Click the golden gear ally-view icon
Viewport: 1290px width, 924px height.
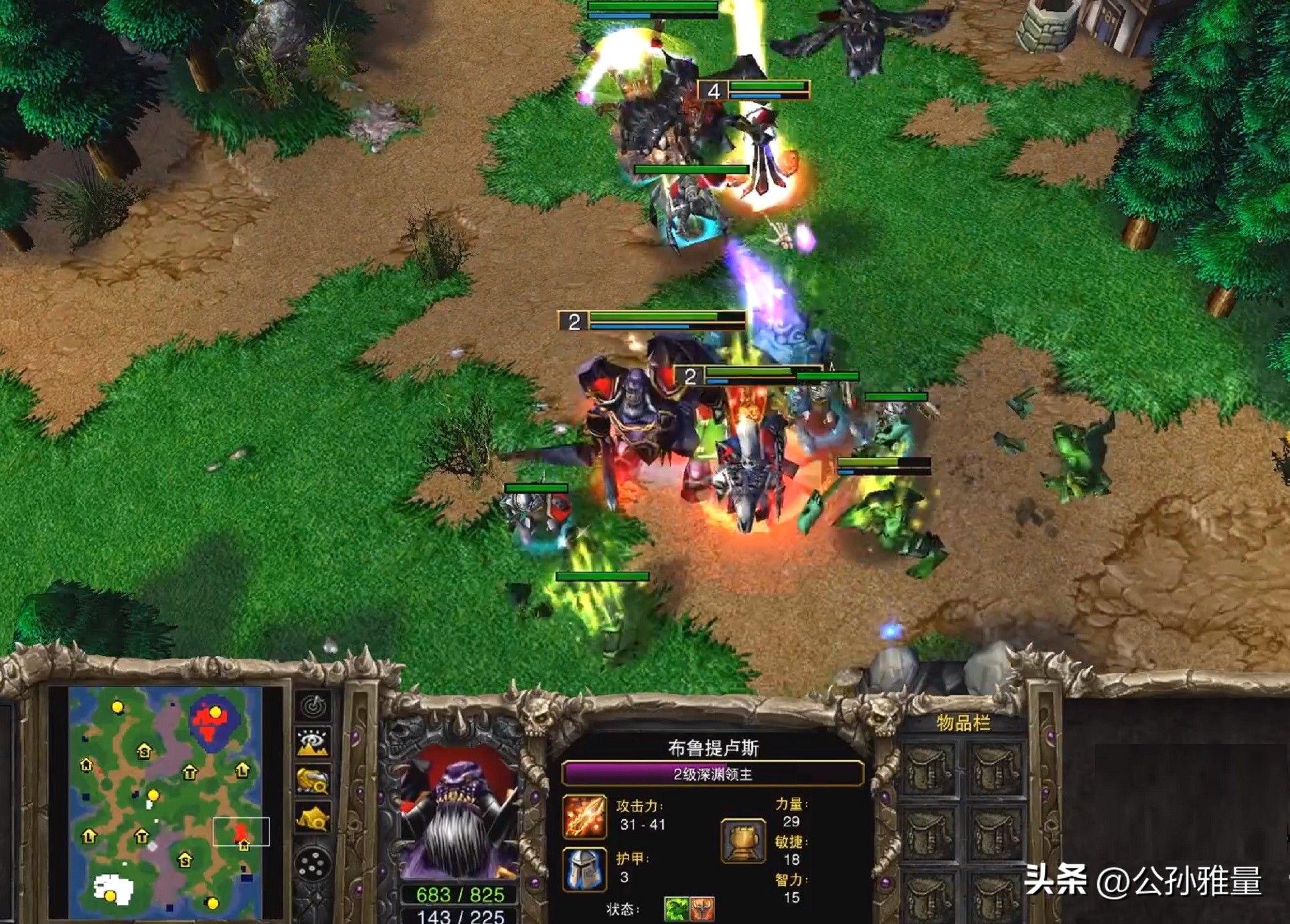pos(313,781)
